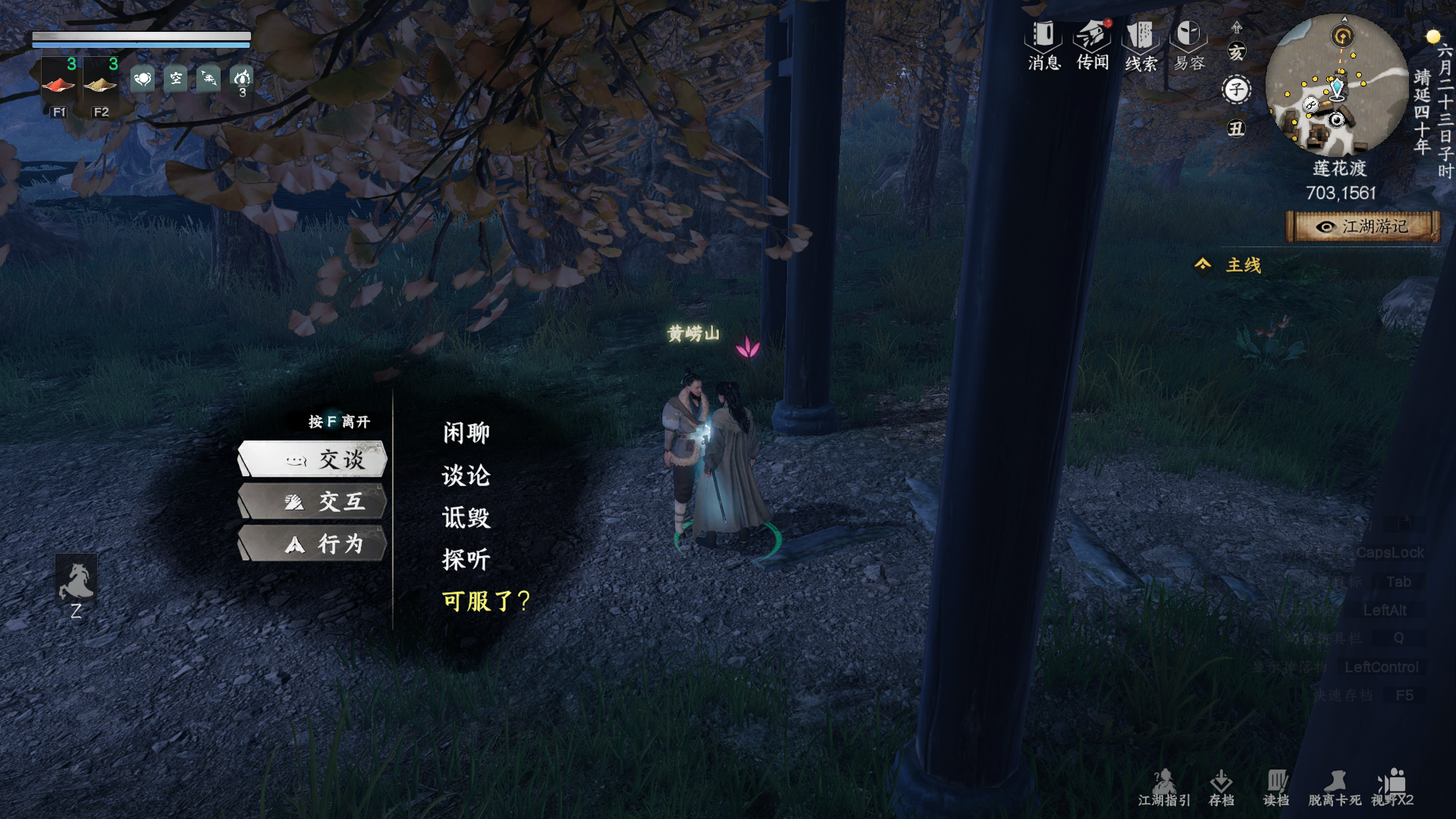
Task: Click the arrow above the 亥 time marker
Action: click(x=1238, y=27)
